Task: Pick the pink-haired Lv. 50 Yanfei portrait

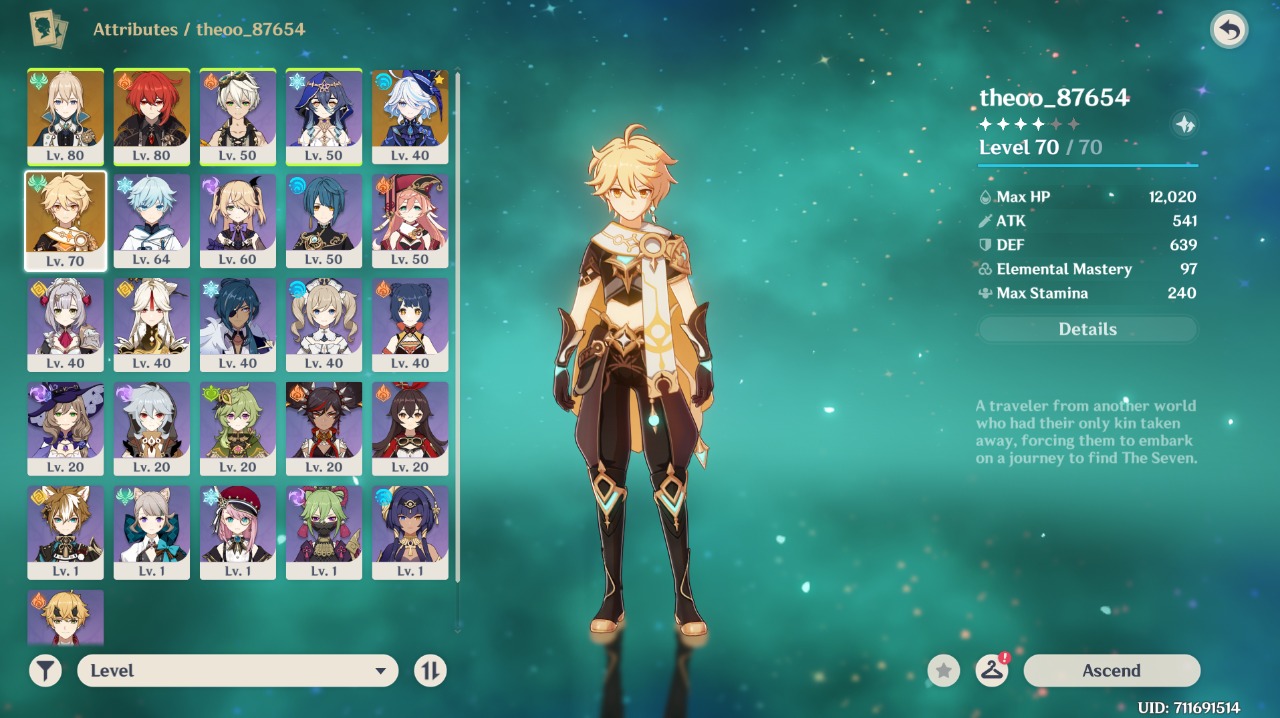Action: pos(410,219)
